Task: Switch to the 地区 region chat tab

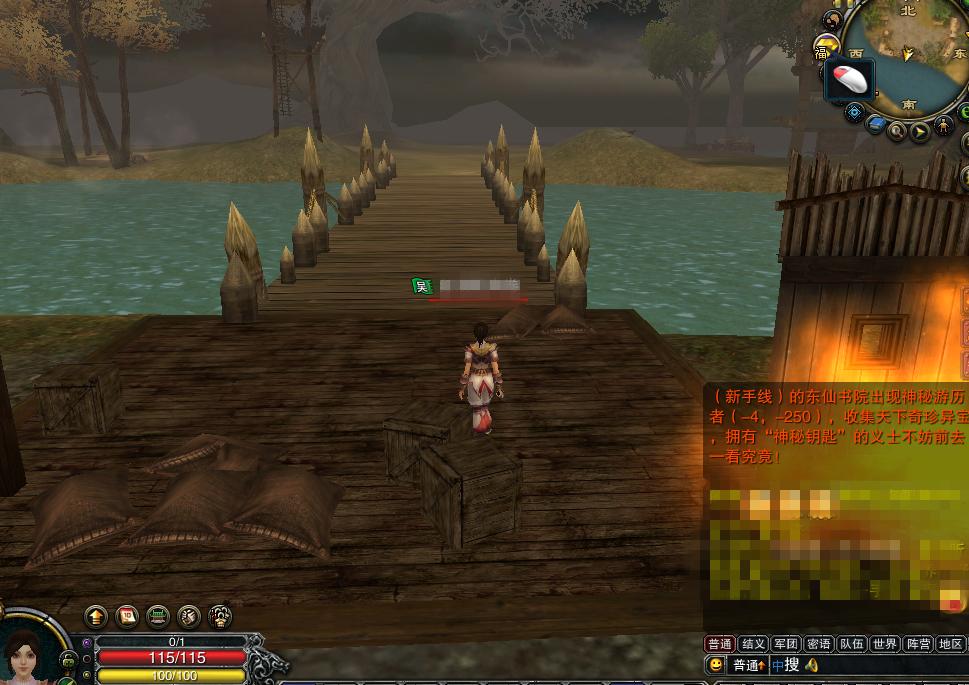Action: coord(950,644)
